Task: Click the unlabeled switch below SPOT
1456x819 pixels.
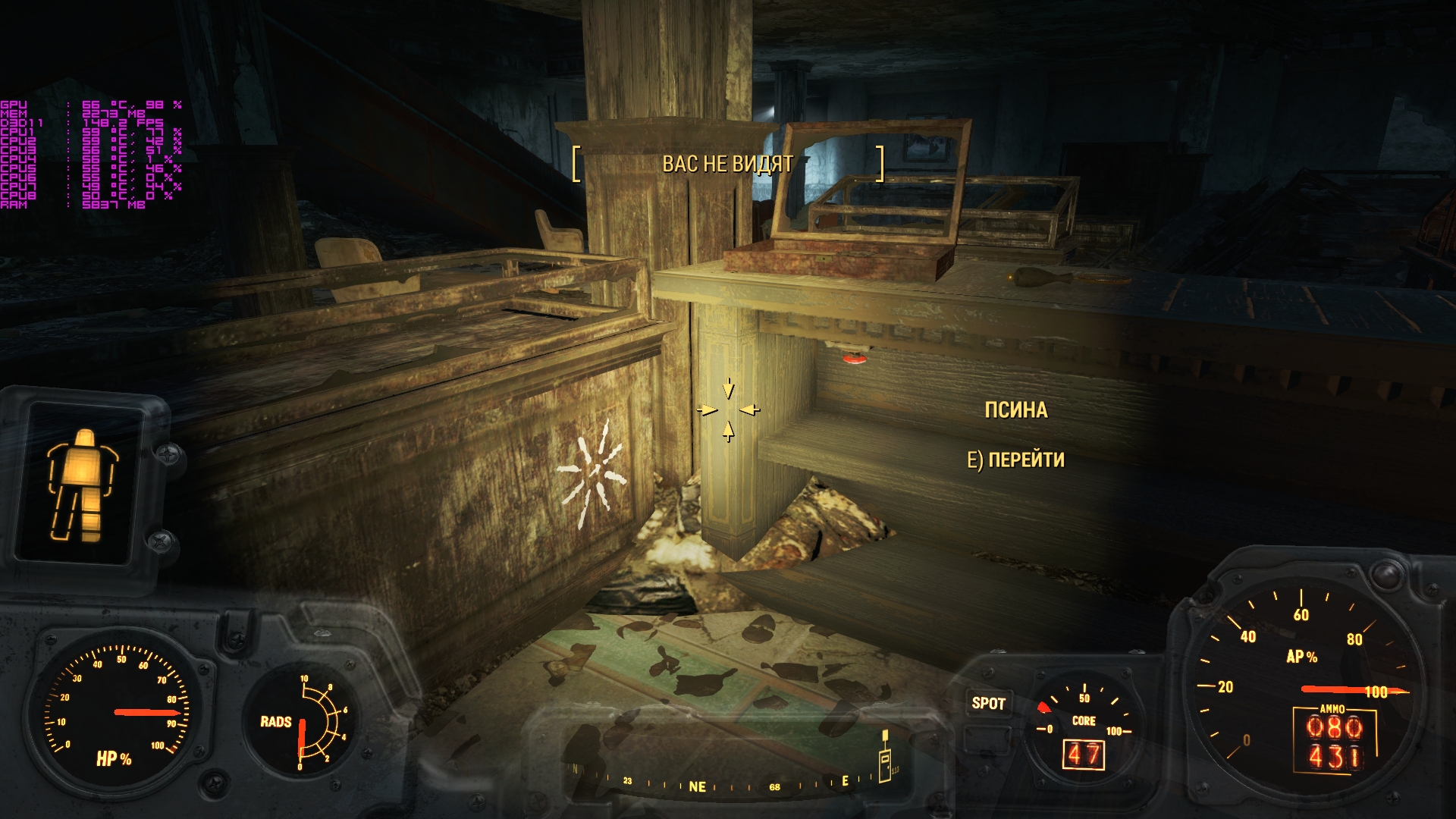Action: tap(987, 739)
